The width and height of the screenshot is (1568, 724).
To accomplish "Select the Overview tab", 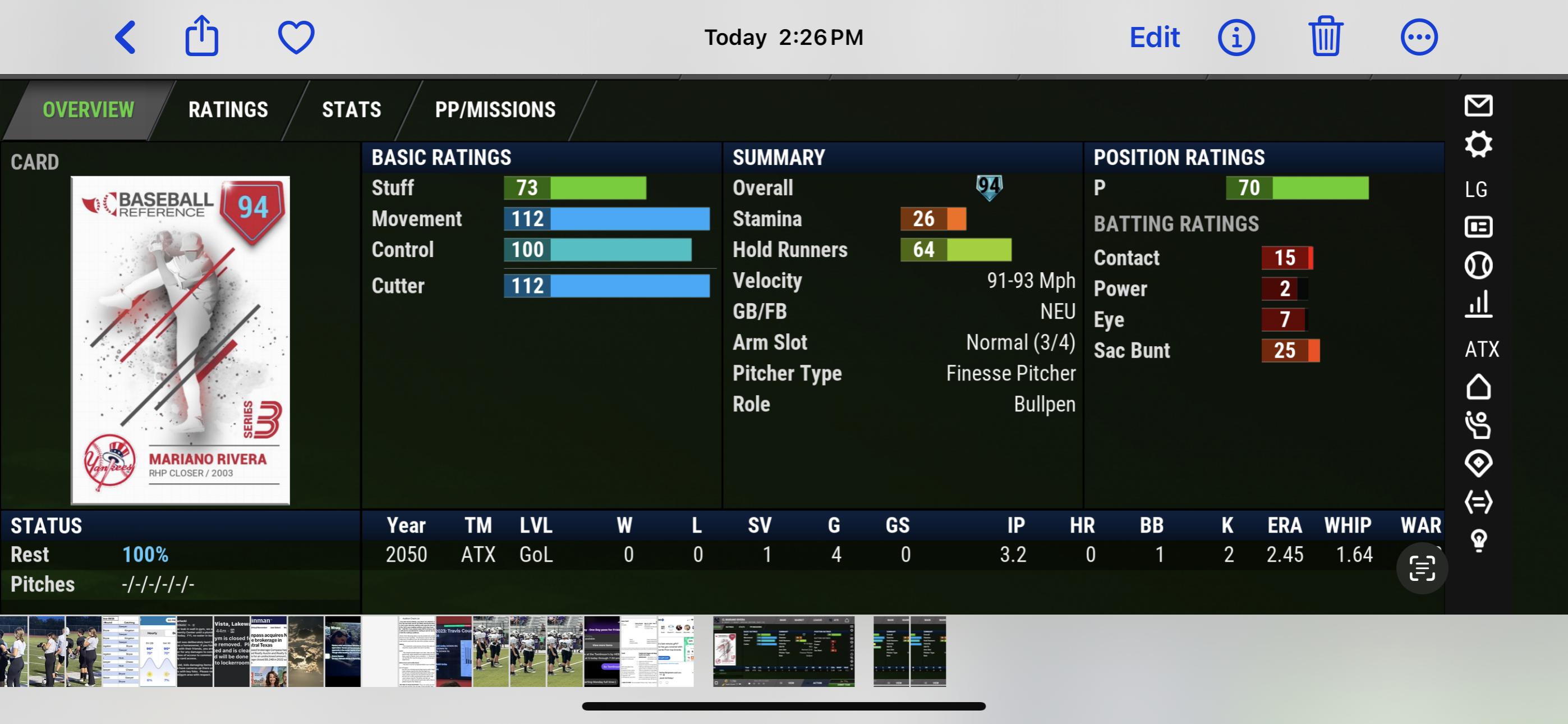I will coord(88,109).
